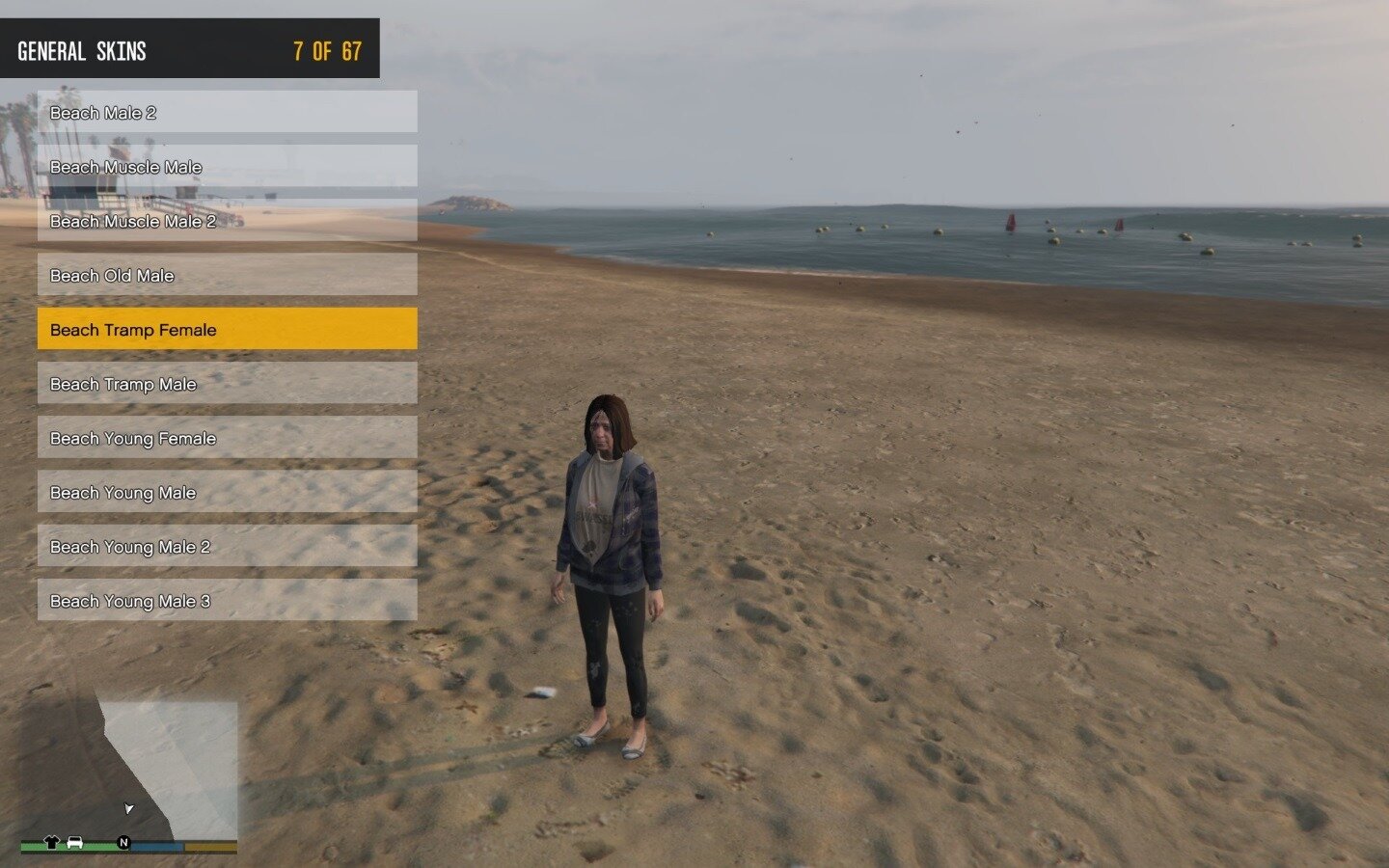Choose the Beach Young Female skin
The width and height of the screenshot is (1389, 868).
(x=227, y=438)
